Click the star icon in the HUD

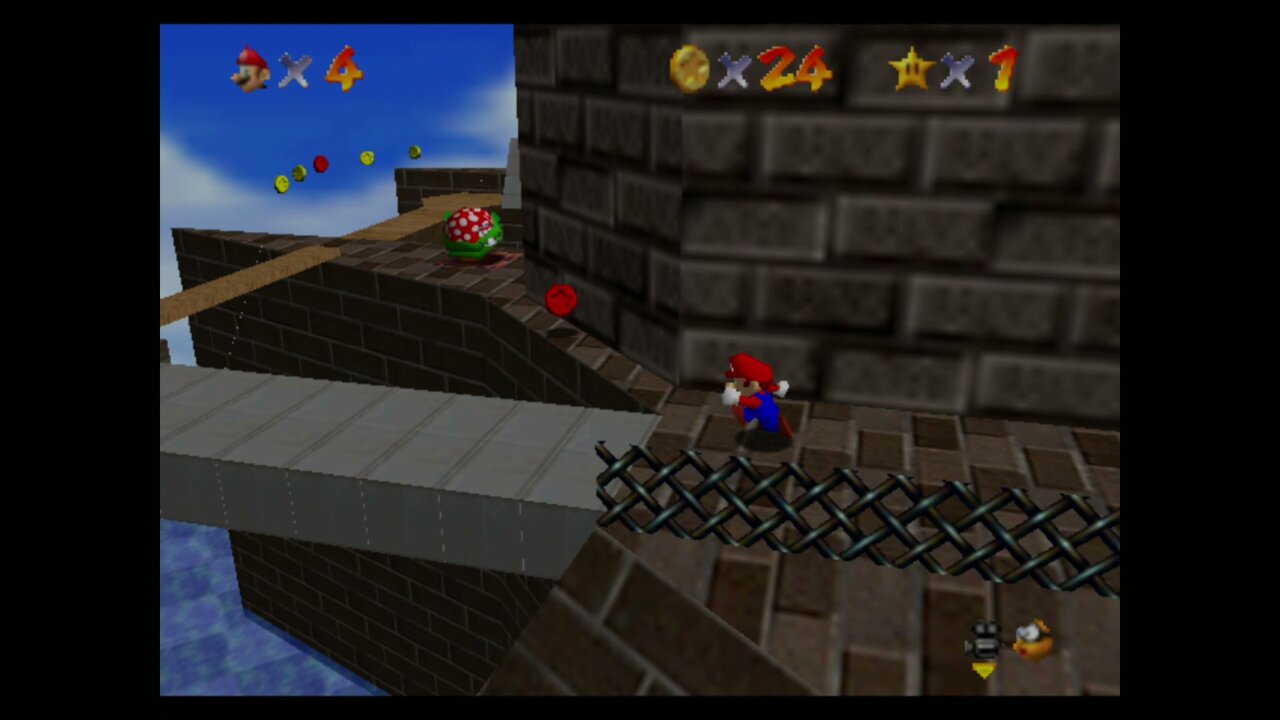pos(912,69)
